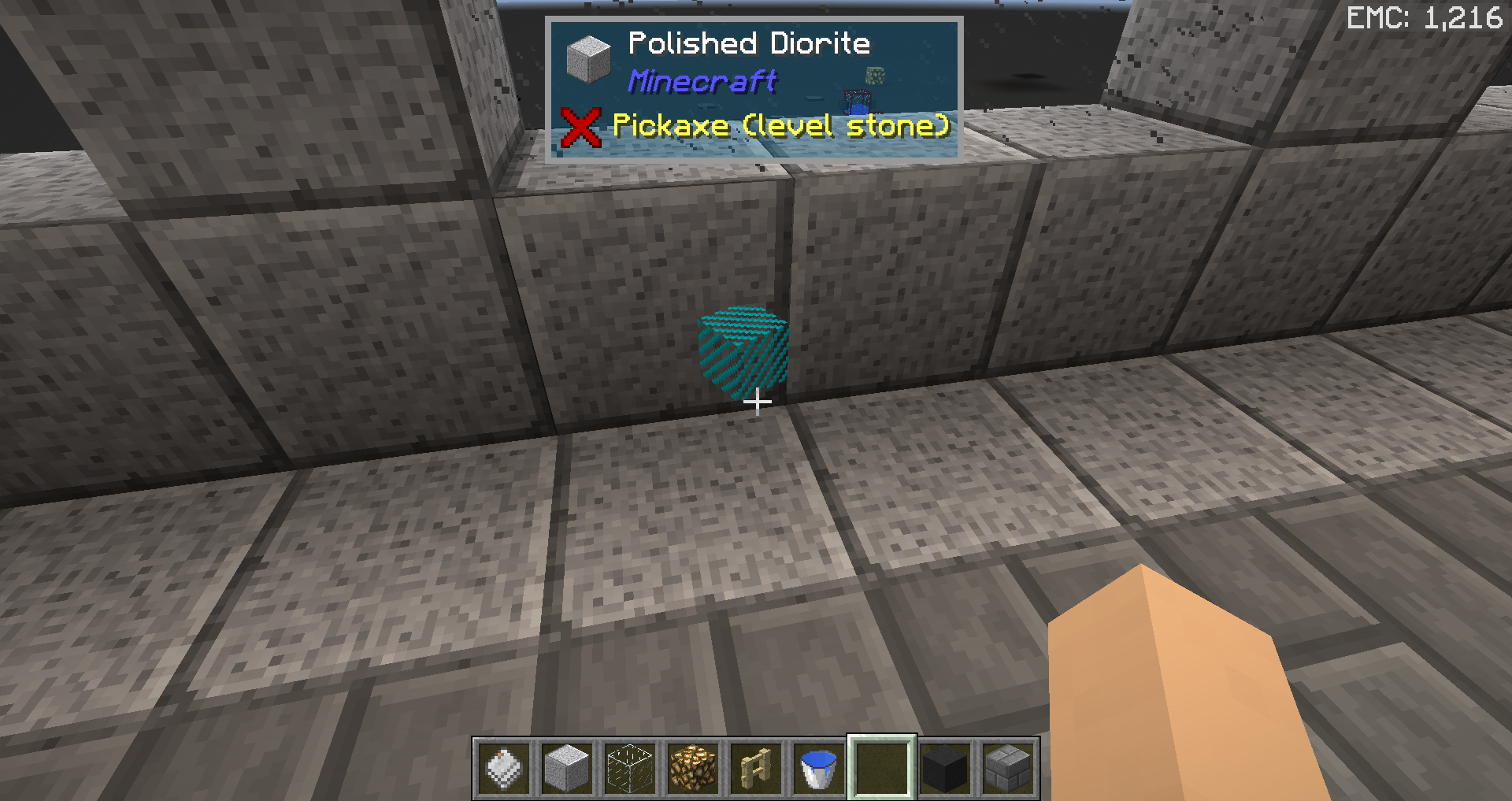Select the wooden fence hotbar slot
Image resolution: width=1512 pixels, height=801 pixels.
tap(756, 768)
